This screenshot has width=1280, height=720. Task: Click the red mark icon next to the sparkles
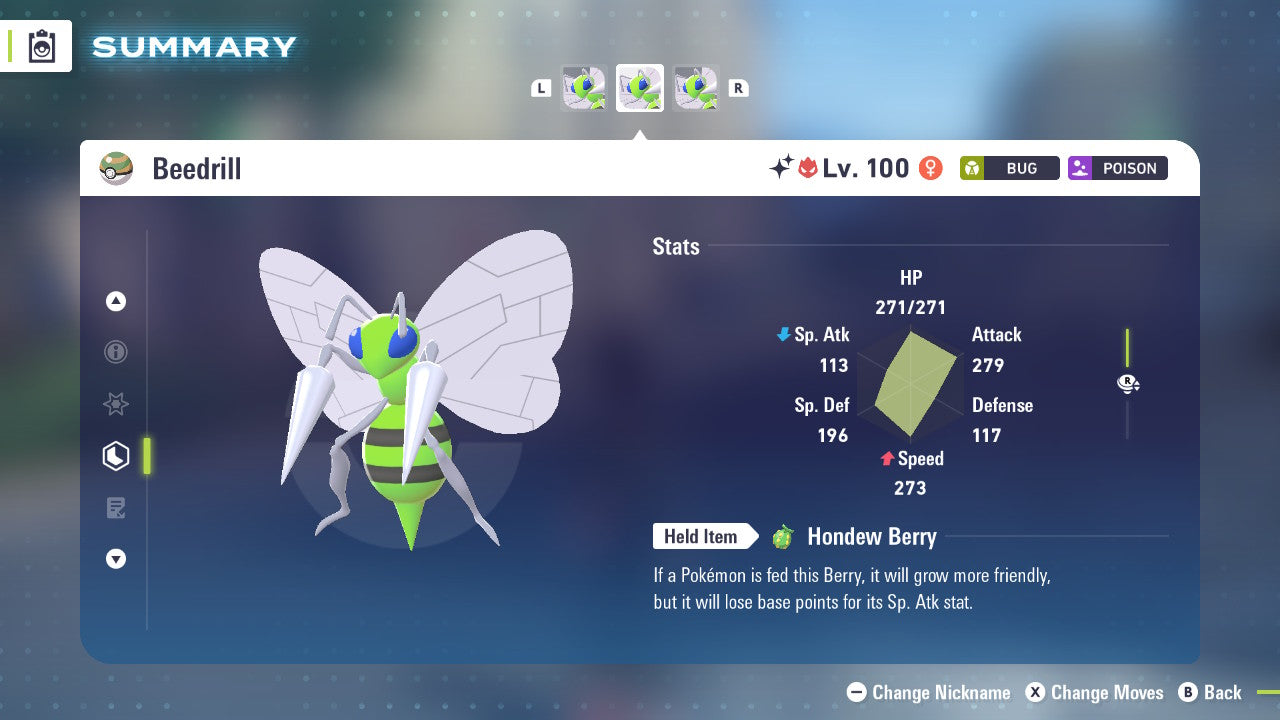tap(810, 168)
